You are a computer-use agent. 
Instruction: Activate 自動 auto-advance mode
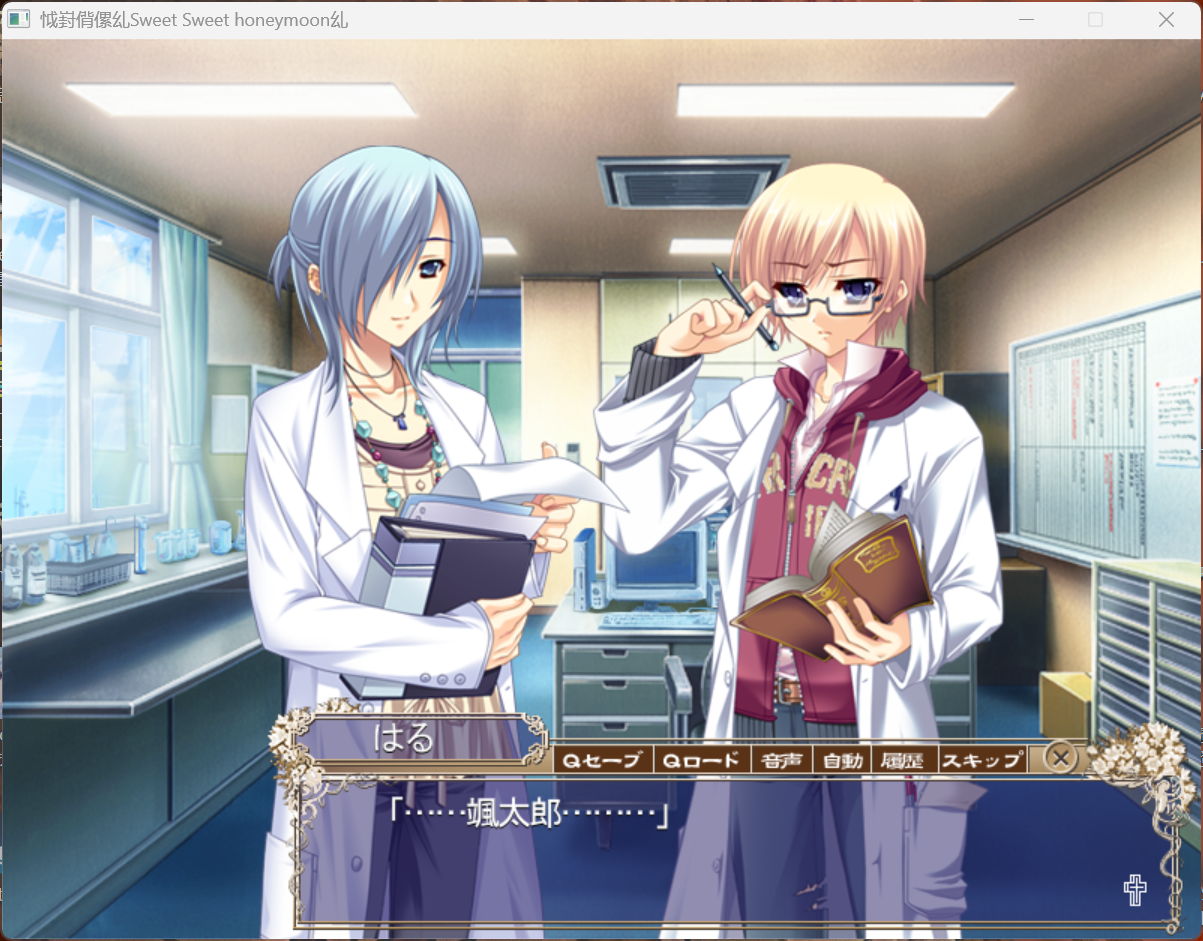pyautogui.click(x=842, y=760)
